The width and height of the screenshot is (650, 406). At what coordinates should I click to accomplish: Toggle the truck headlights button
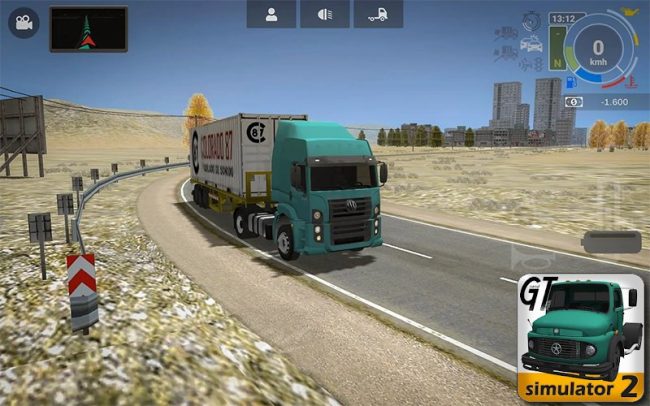pos(325,14)
